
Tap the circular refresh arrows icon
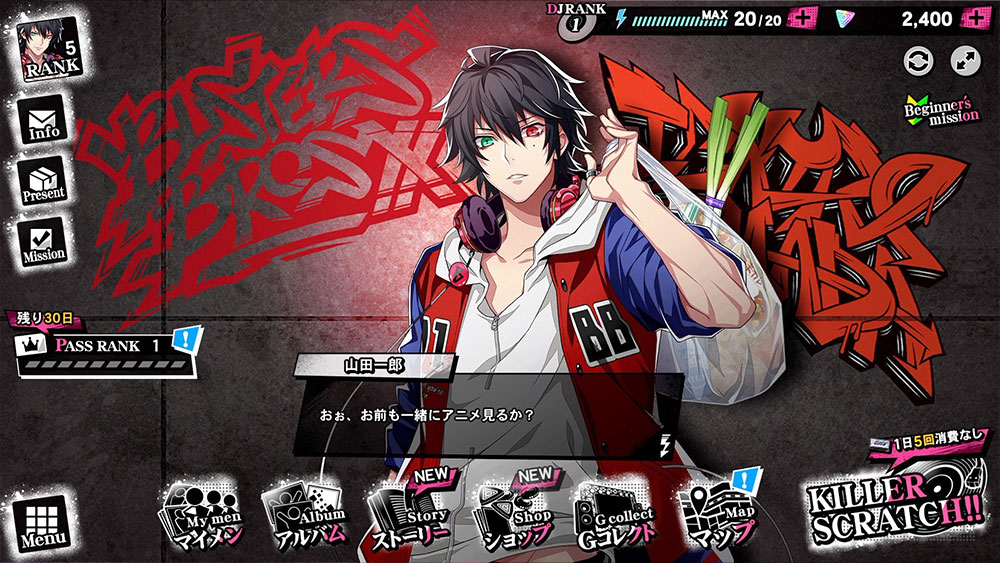coord(918,60)
